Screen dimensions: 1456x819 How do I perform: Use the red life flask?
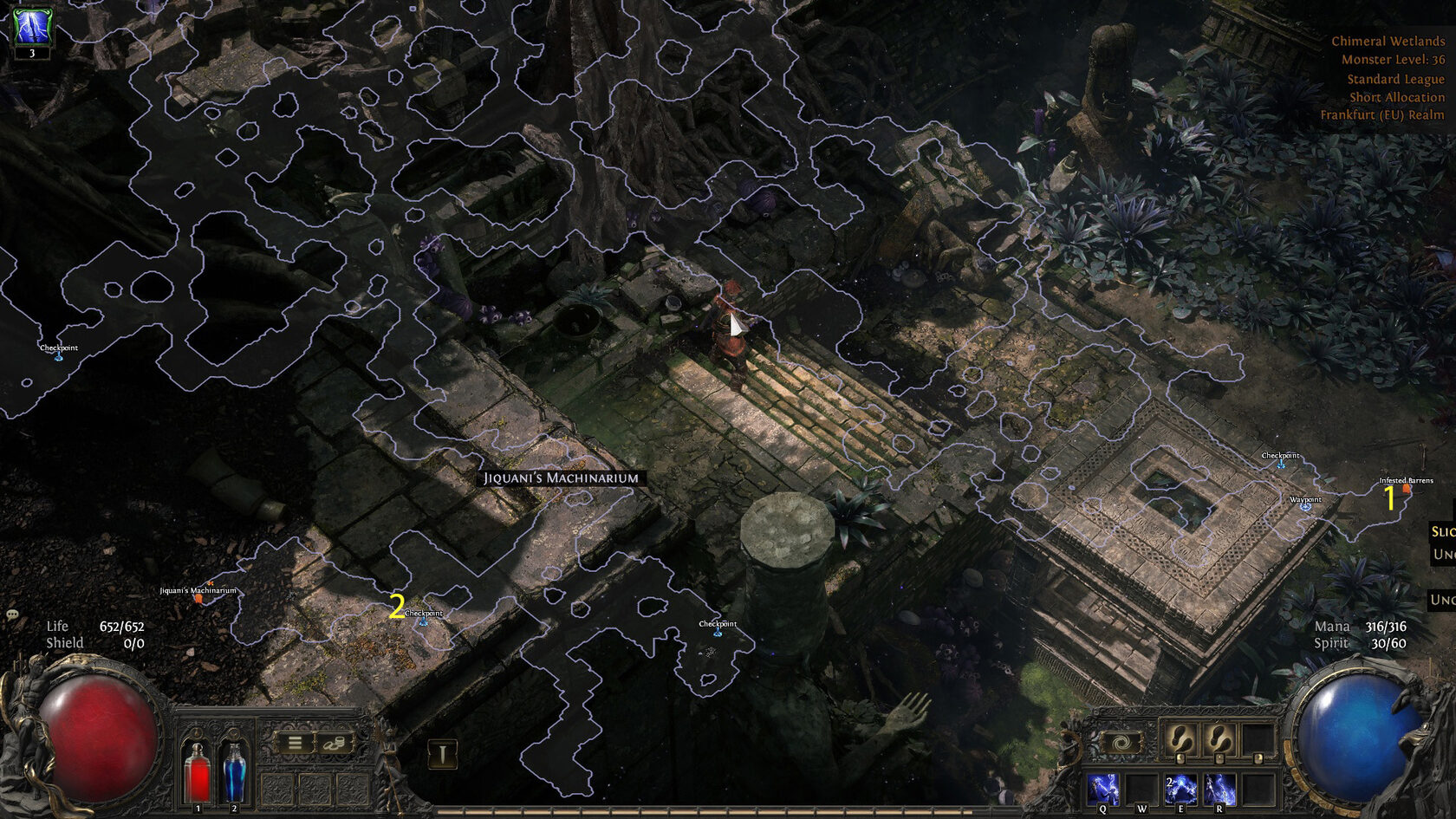click(198, 771)
